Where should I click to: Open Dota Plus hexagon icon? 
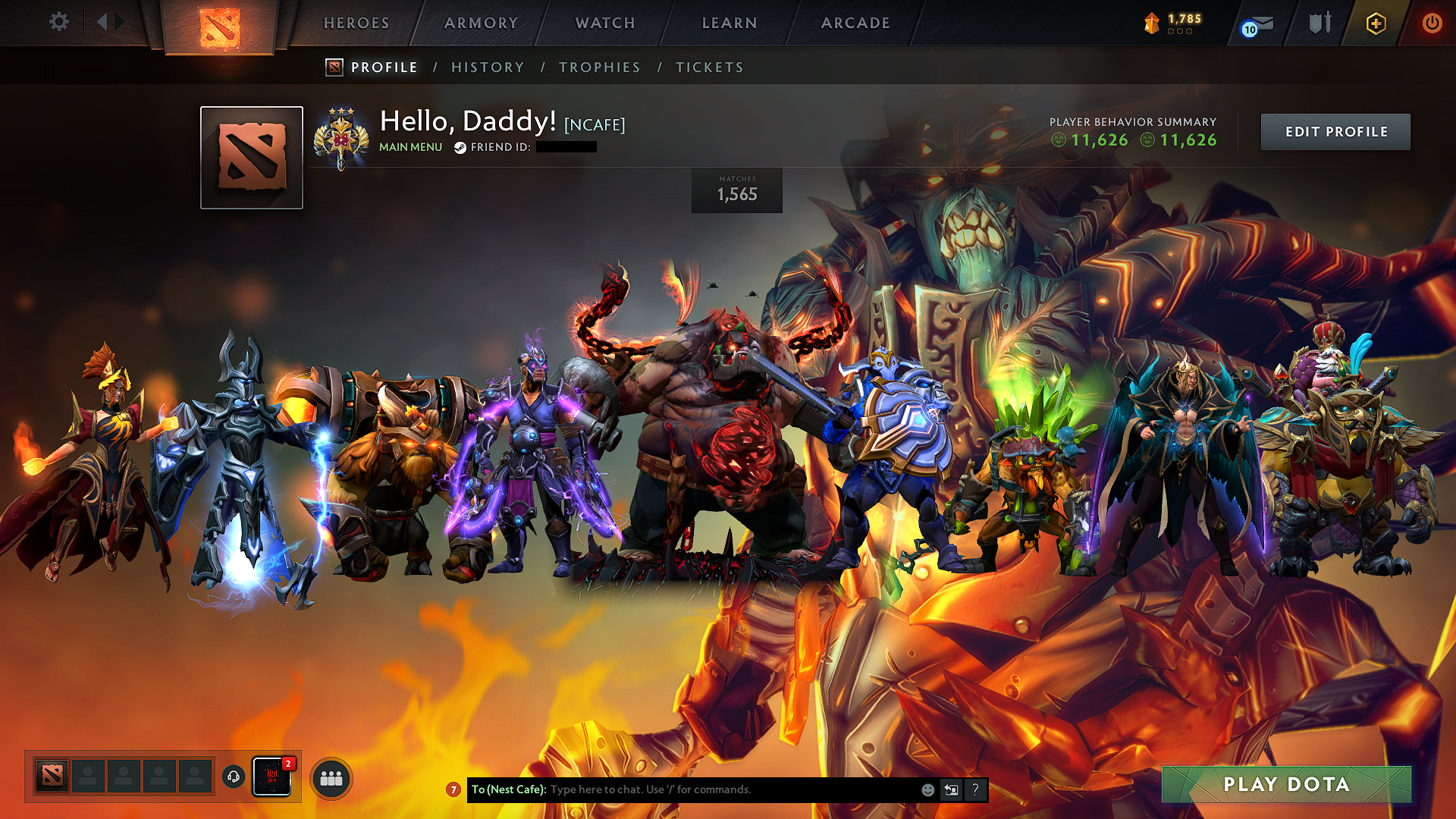tap(1375, 24)
